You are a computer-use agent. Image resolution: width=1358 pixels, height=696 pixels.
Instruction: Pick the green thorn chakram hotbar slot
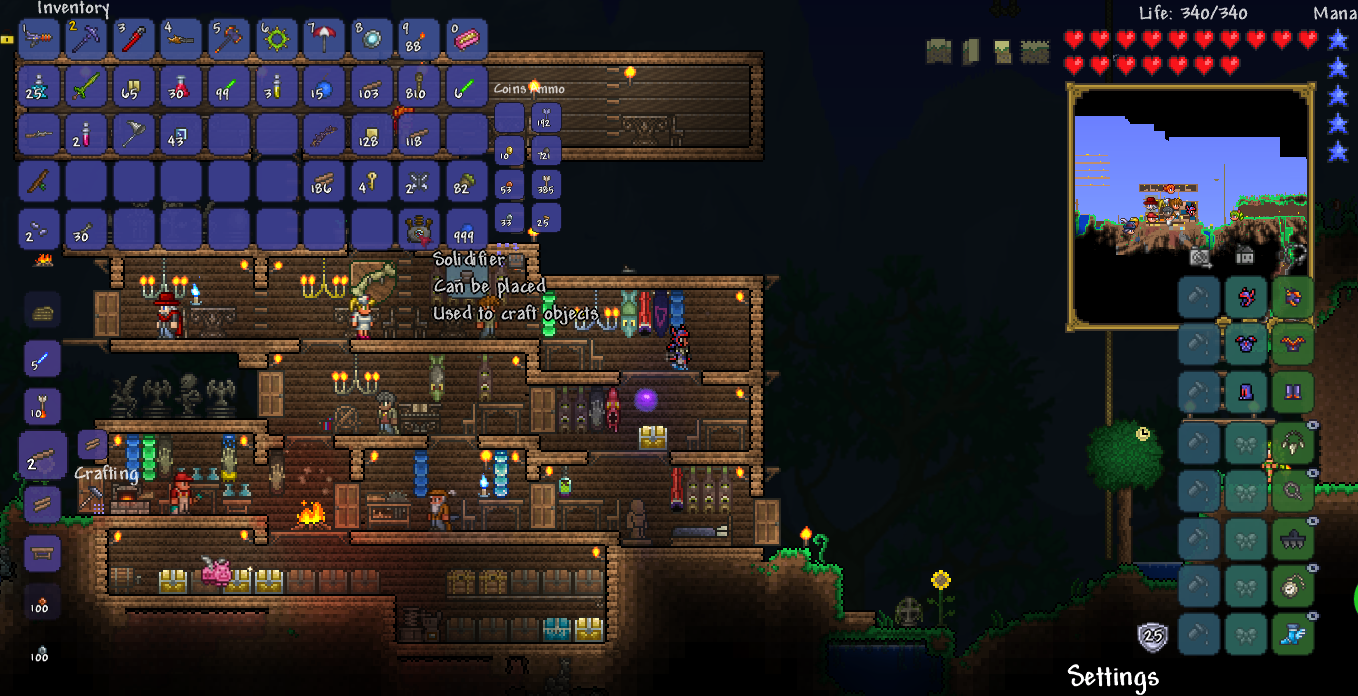click(276, 40)
